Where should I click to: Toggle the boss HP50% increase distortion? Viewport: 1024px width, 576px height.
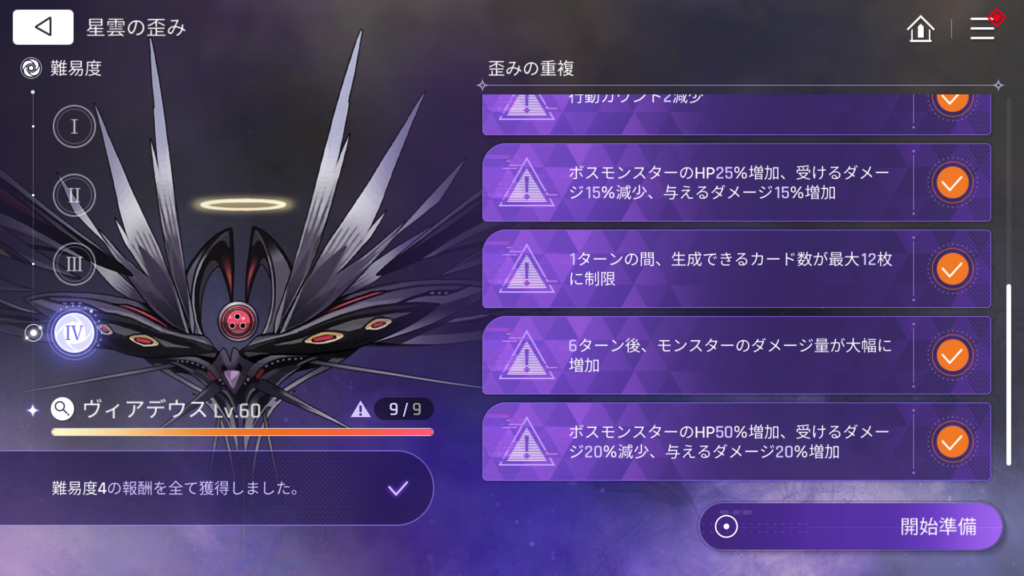point(951,441)
